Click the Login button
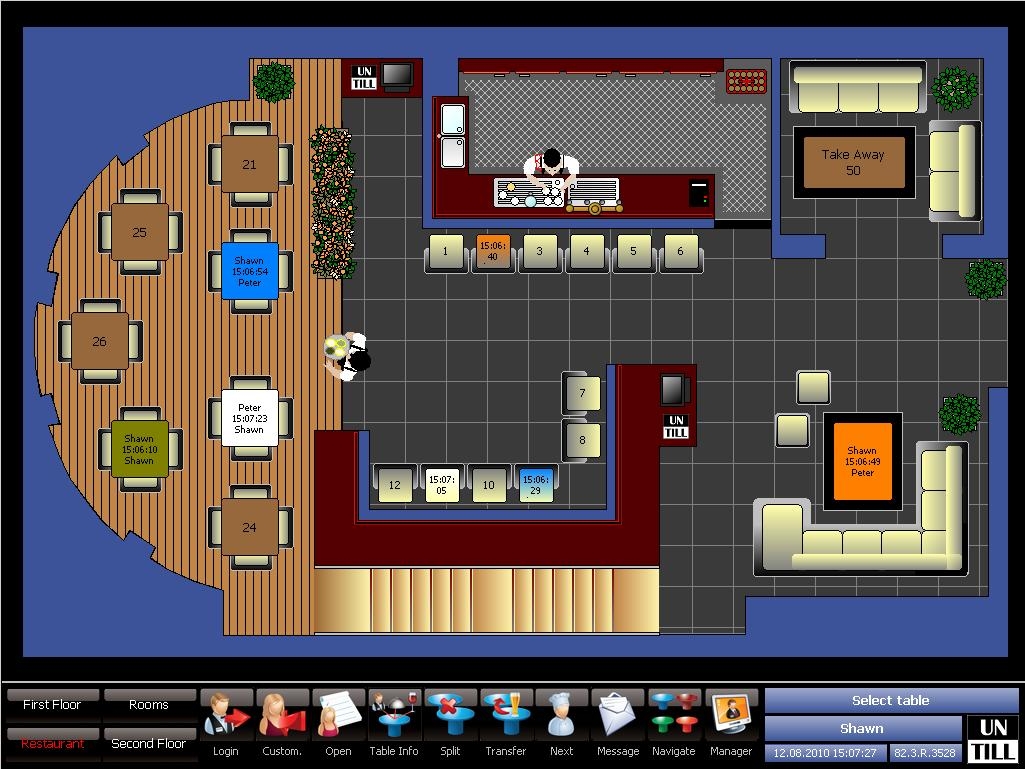This screenshot has width=1025, height=769. click(x=226, y=724)
